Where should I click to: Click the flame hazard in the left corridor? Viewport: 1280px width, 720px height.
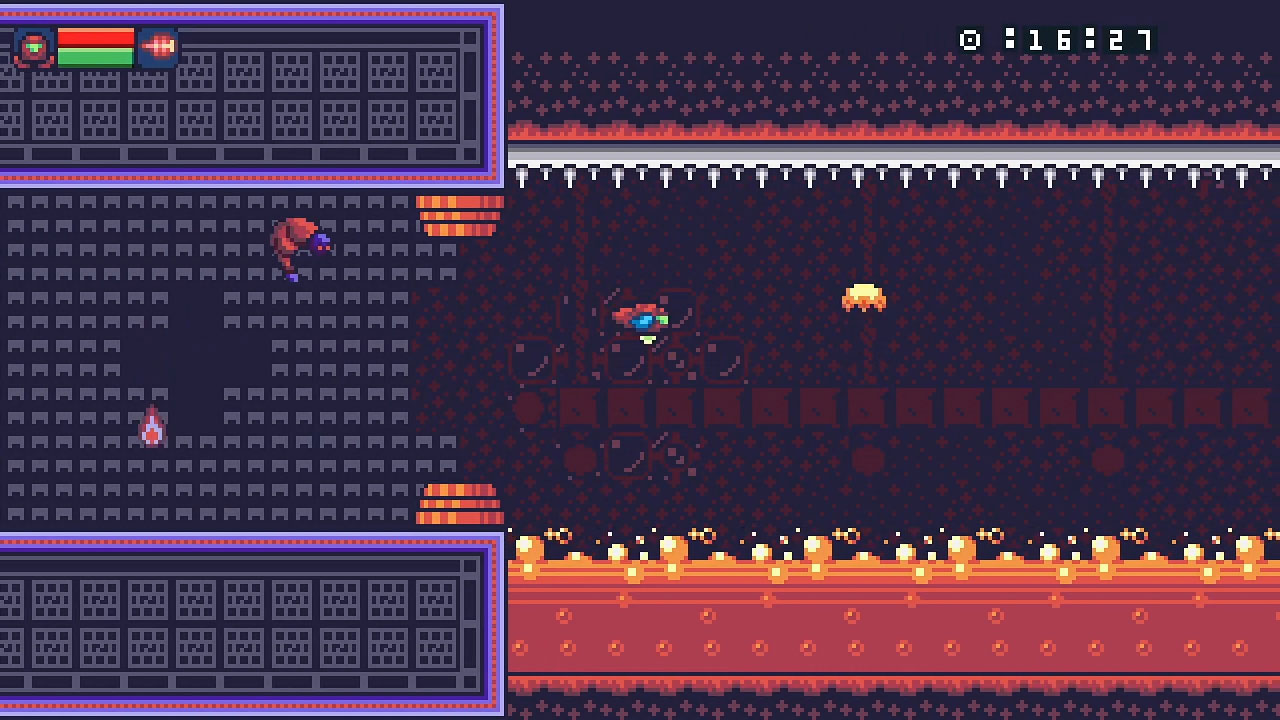point(152,424)
